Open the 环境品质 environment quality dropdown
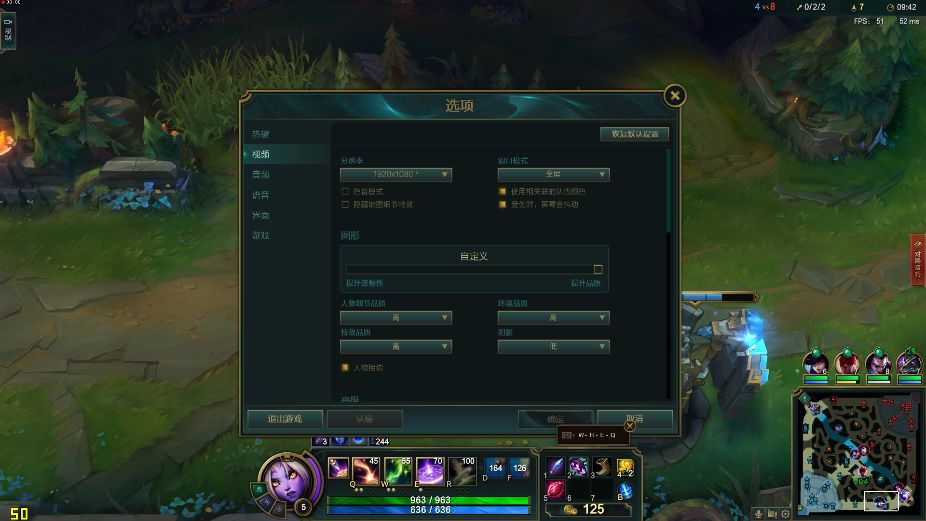 click(553, 318)
